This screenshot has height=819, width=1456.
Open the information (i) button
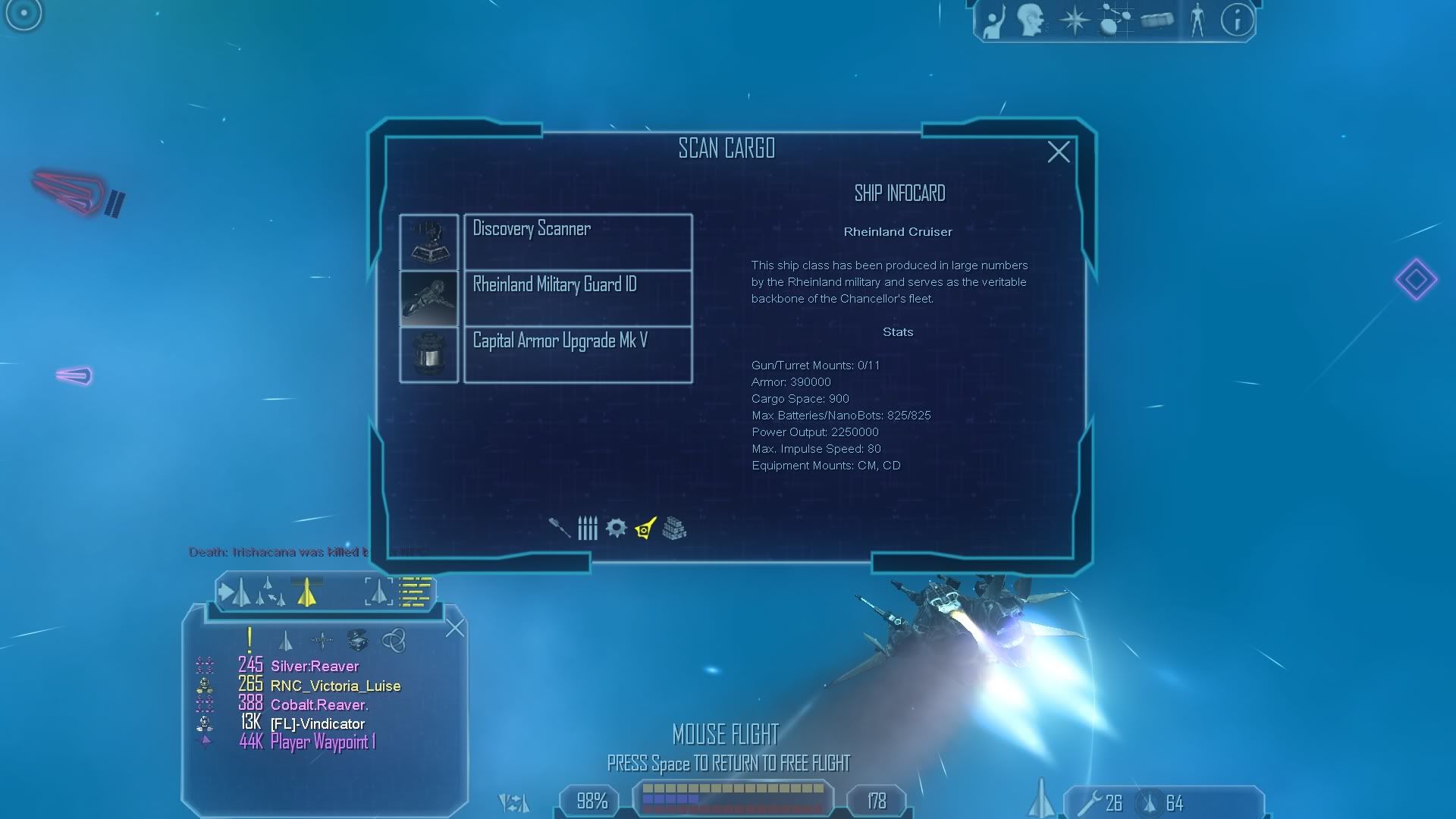1237,20
